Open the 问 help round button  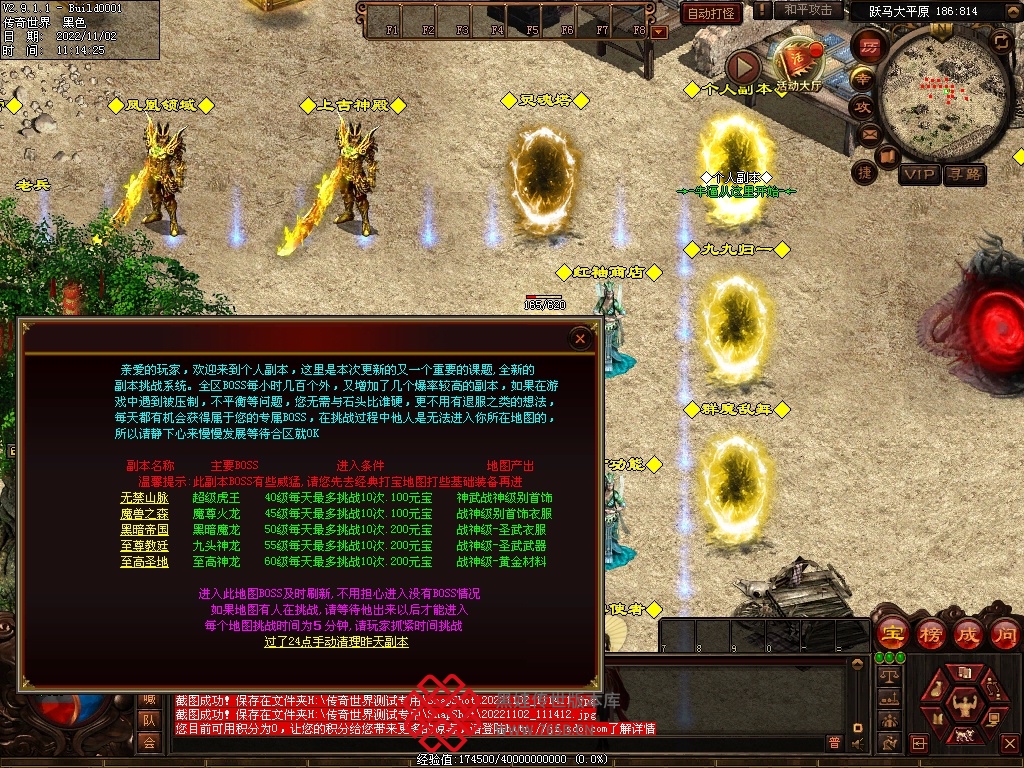[1004, 633]
